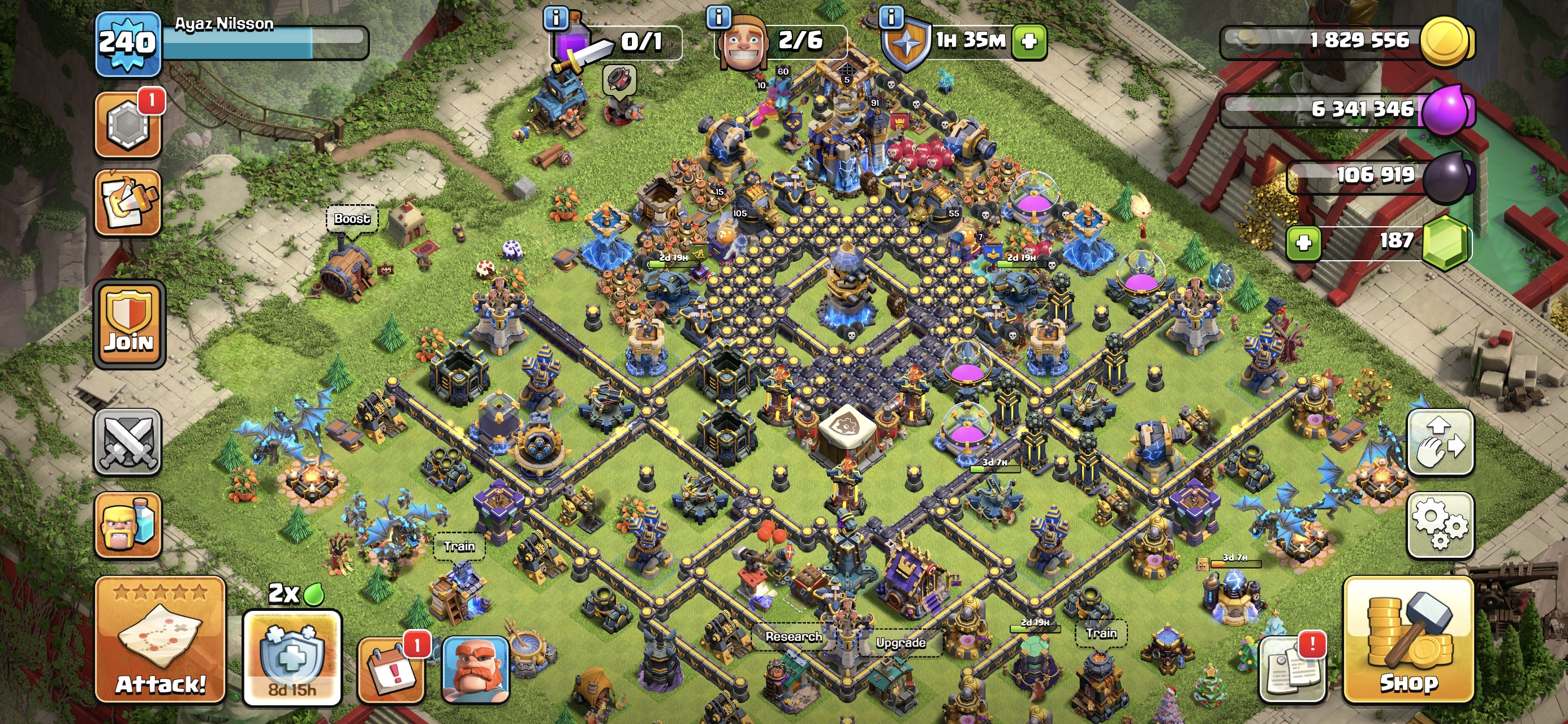This screenshot has width=1568, height=724.
Task: Open the Barbarian army training menu
Action: click(128, 525)
